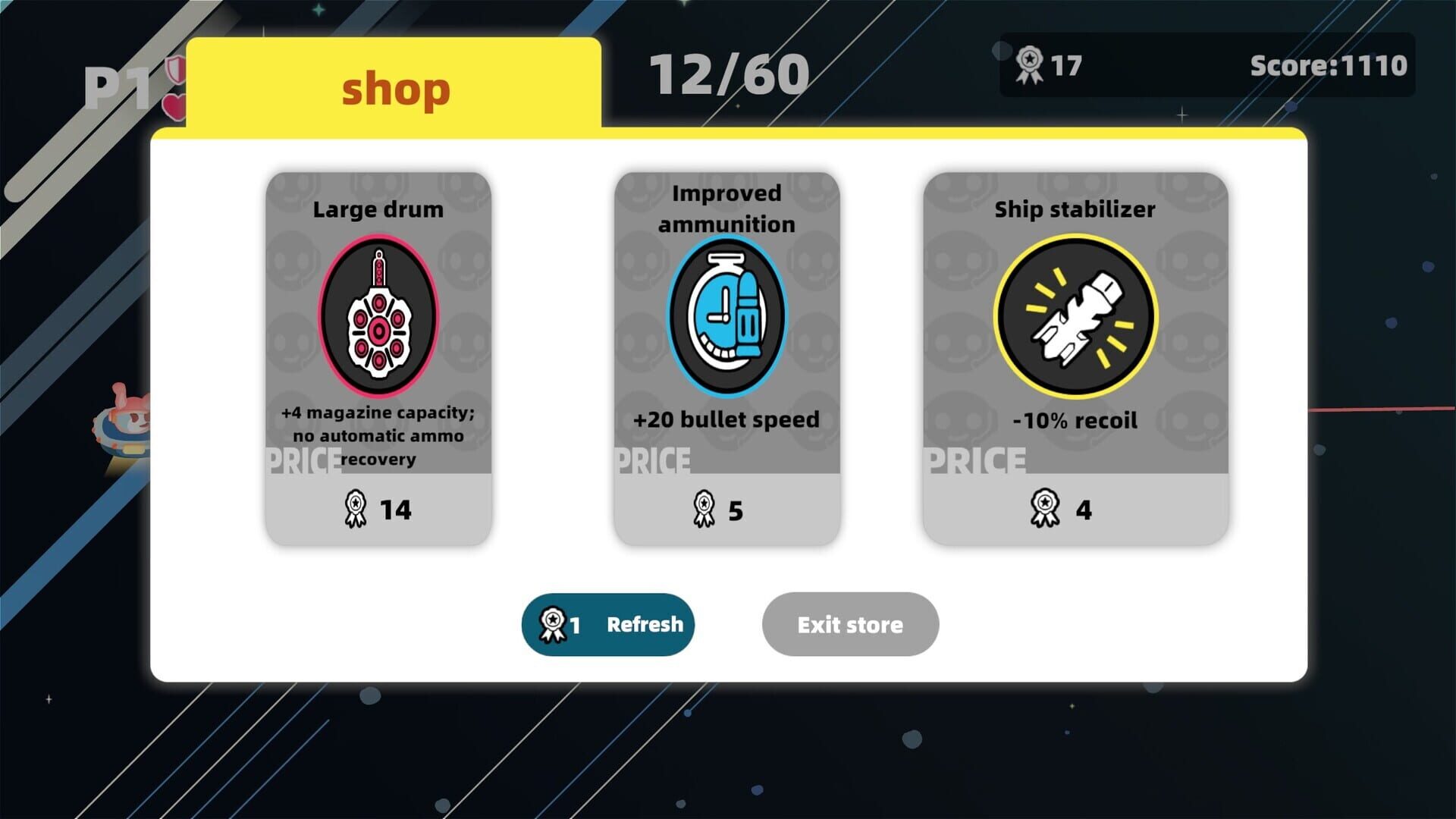Screen dimensions: 1456x819
Task: Click the medal icon next to 17
Action: click(1029, 65)
